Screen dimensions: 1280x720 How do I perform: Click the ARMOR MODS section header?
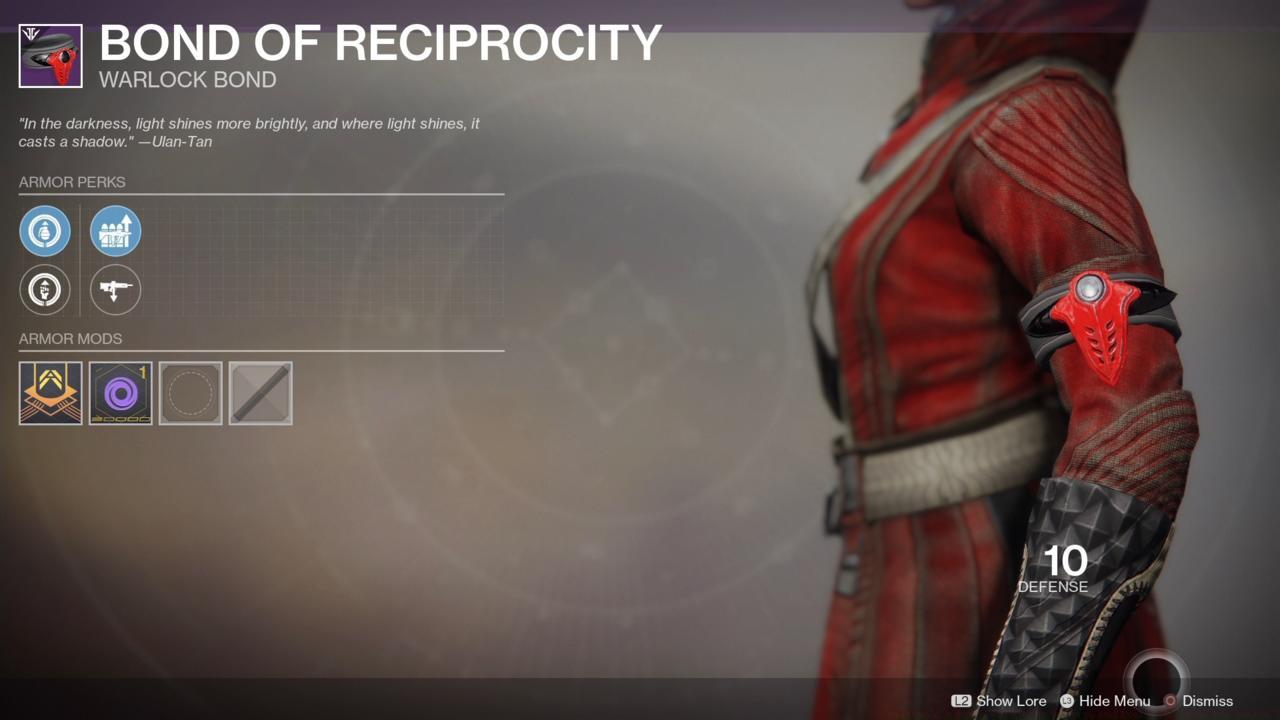point(69,338)
